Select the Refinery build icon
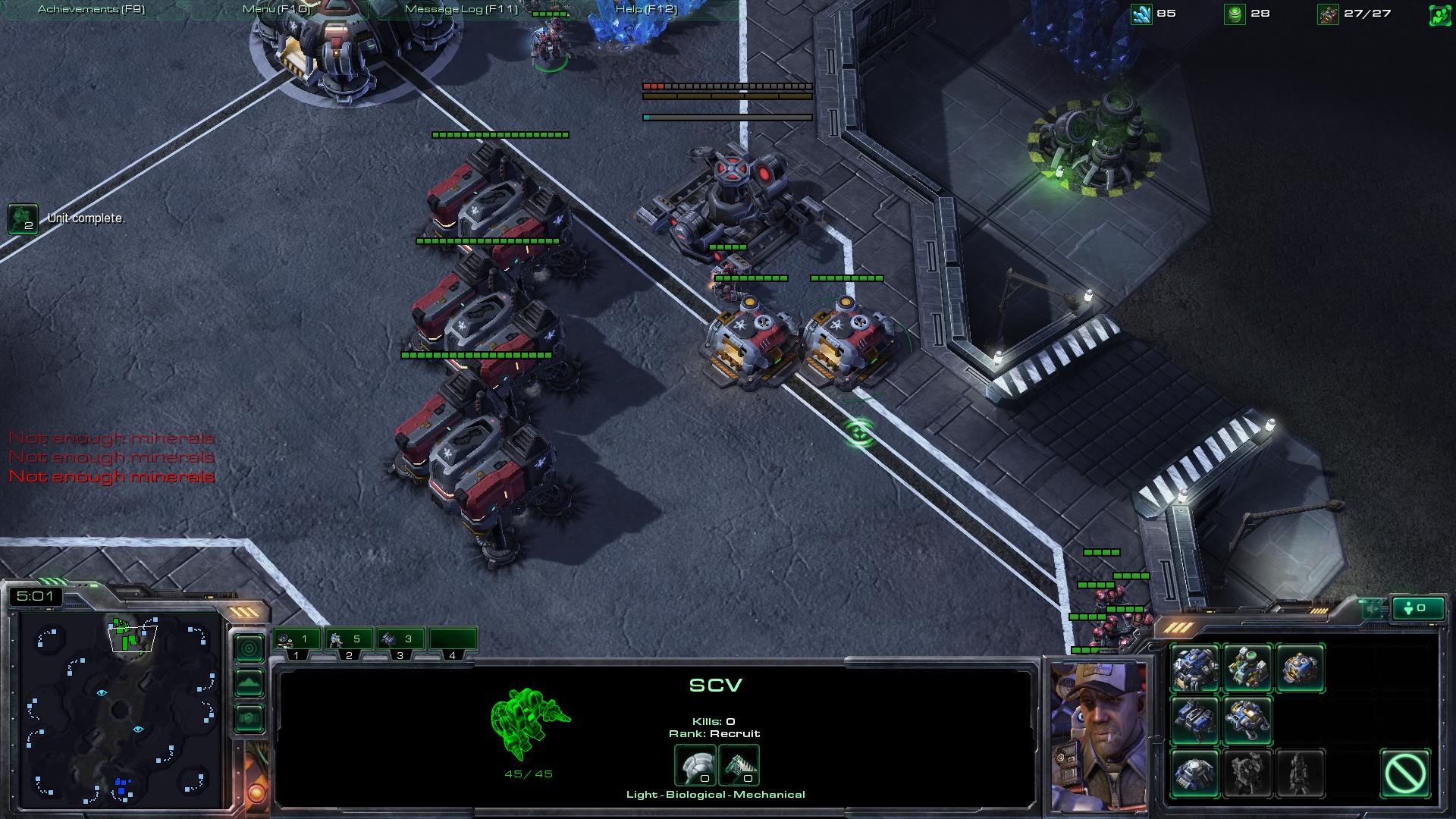The width and height of the screenshot is (1456, 819). (x=1247, y=667)
